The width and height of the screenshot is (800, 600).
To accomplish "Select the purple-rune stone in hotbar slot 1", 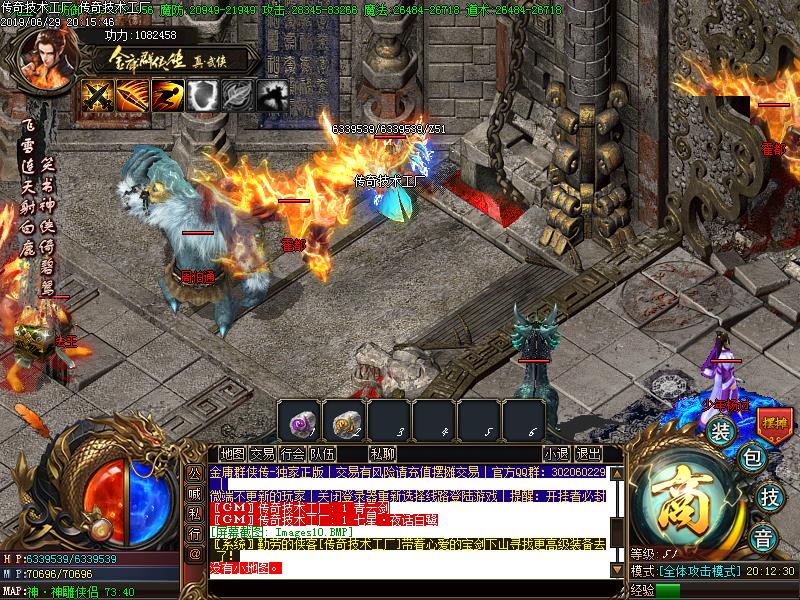I will pyautogui.click(x=299, y=420).
